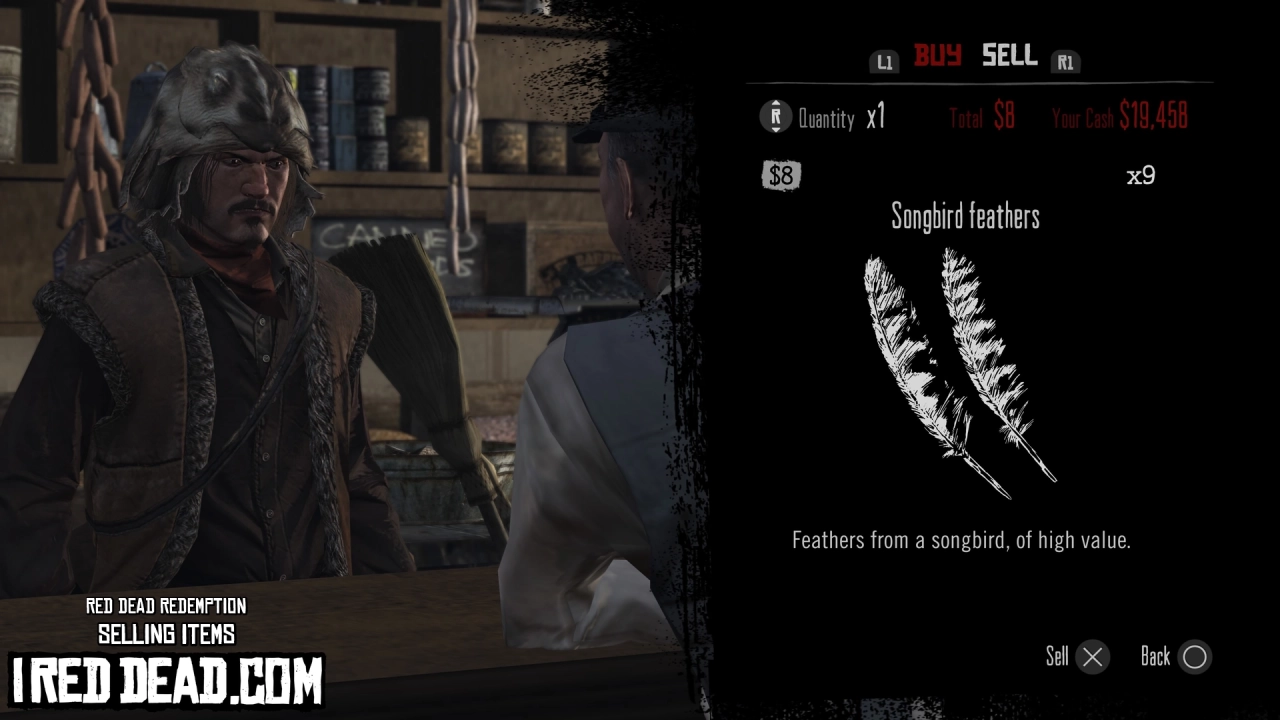
Task: Click the SELLING ITEMS caption text
Action: [166, 633]
